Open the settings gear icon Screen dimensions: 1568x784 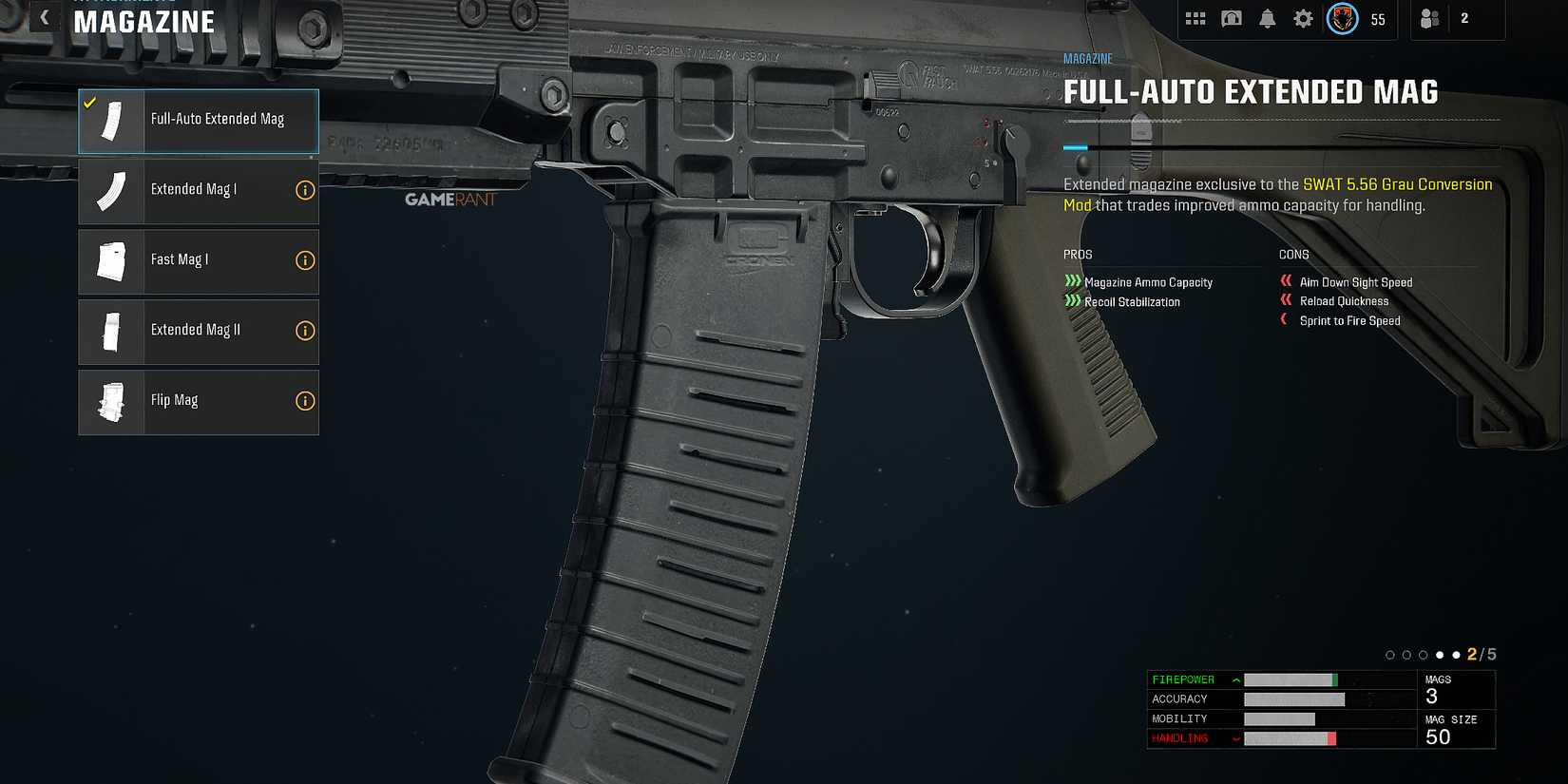click(x=1303, y=18)
